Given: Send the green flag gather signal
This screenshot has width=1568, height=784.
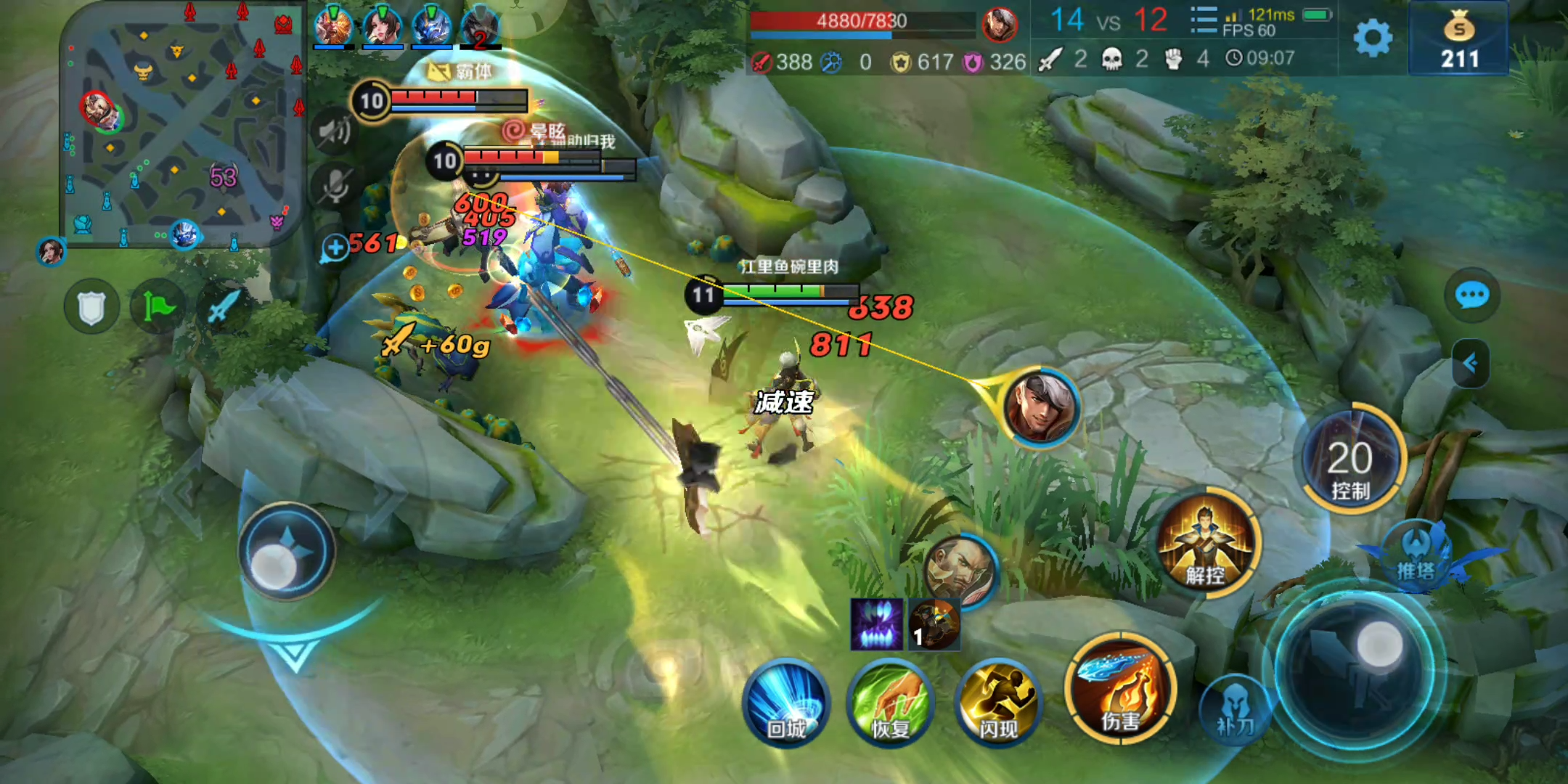Looking at the screenshot, I should [157, 307].
